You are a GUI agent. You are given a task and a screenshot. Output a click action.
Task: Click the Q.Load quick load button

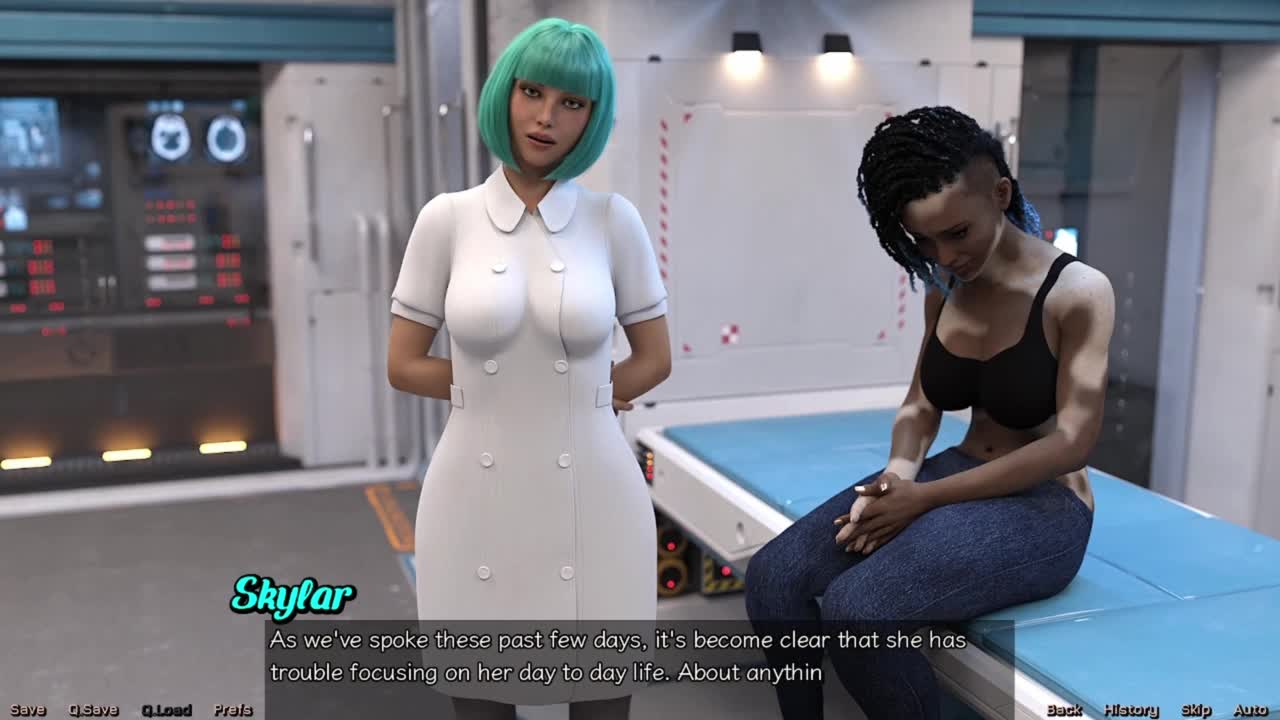(x=166, y=710)
